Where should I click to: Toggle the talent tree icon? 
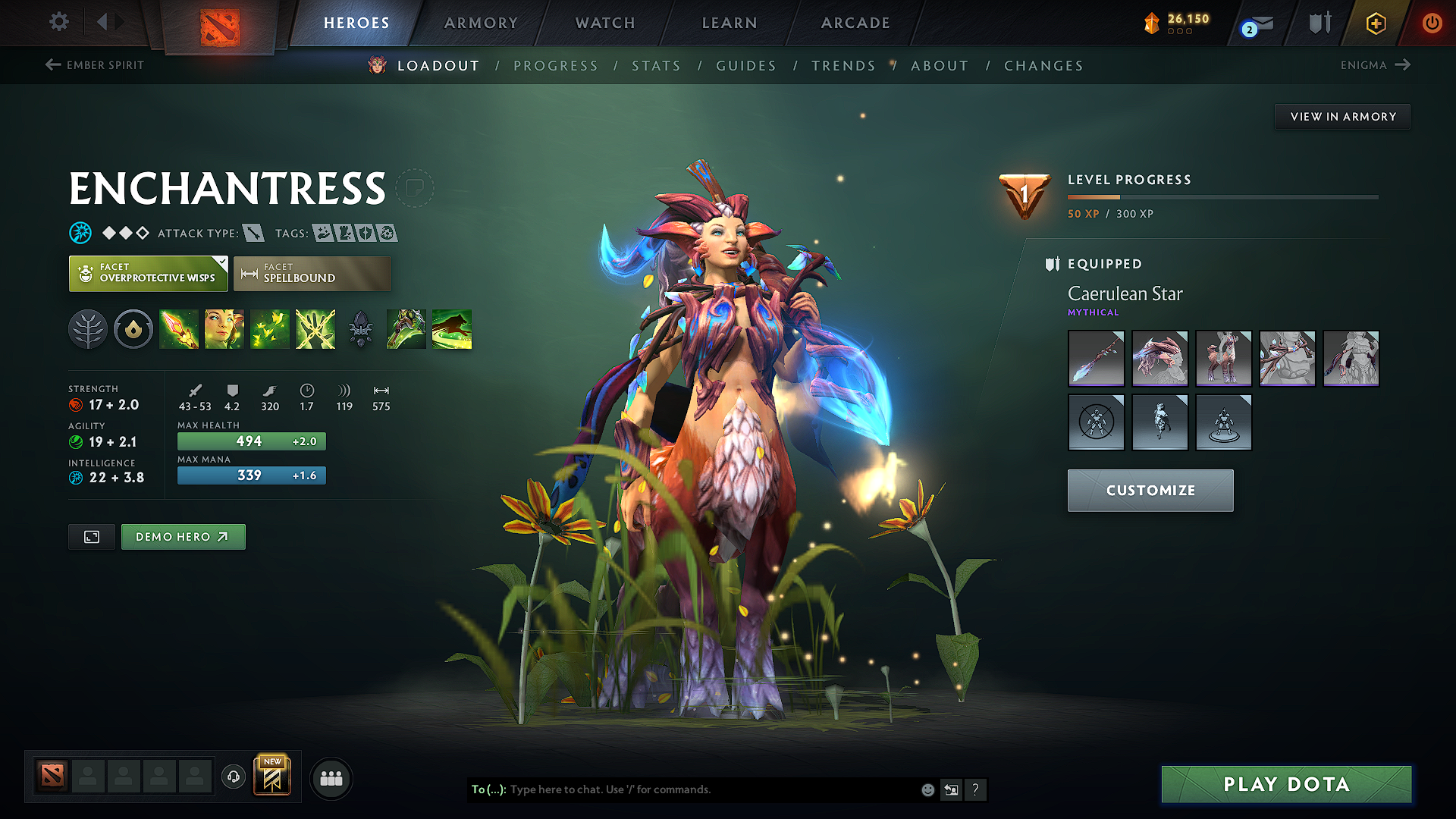pyautogui.click(x=87, y=328)
